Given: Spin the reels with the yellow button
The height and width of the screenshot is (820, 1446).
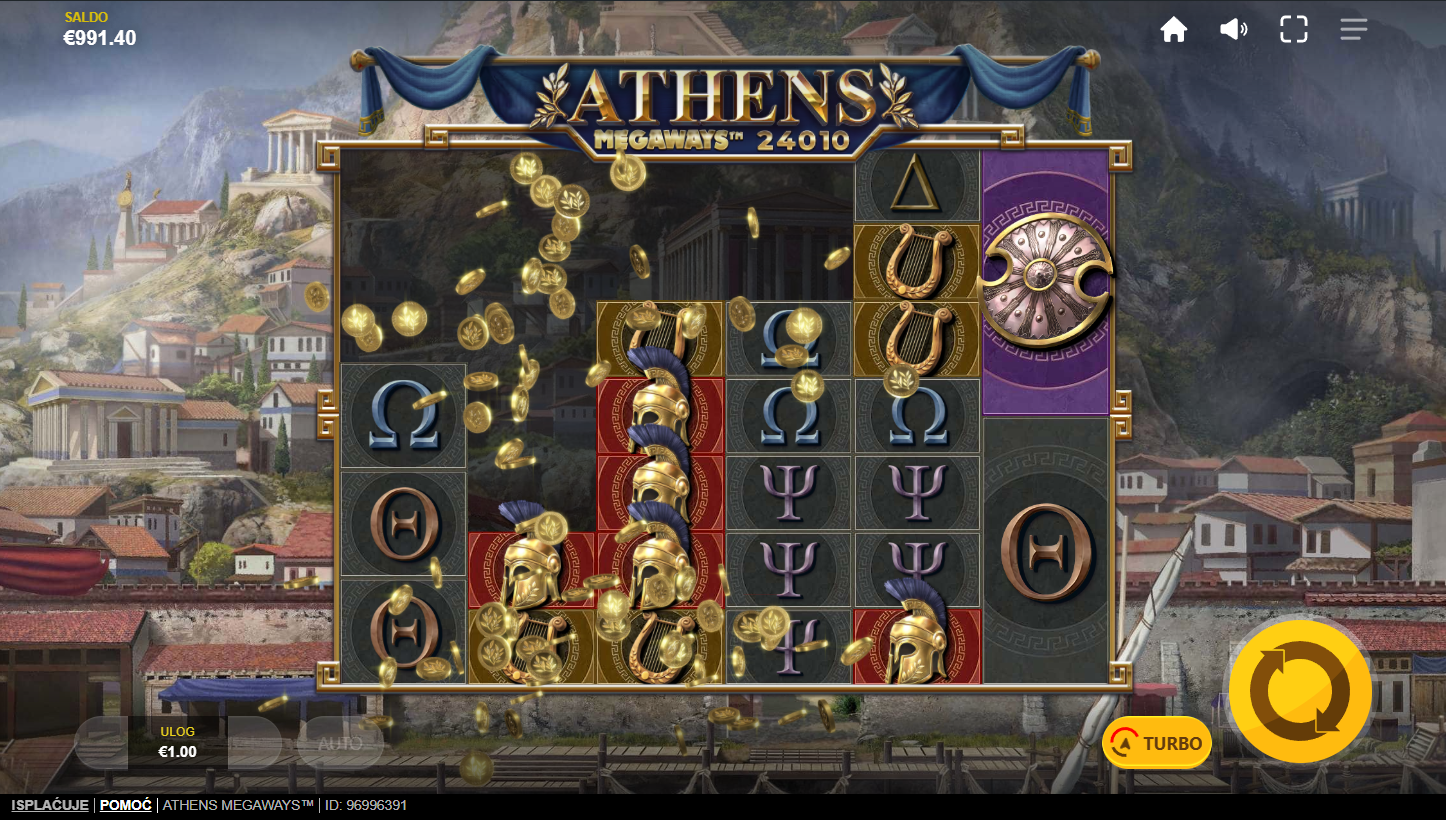Looking at the screenshot, I should tap(1300, 691).
